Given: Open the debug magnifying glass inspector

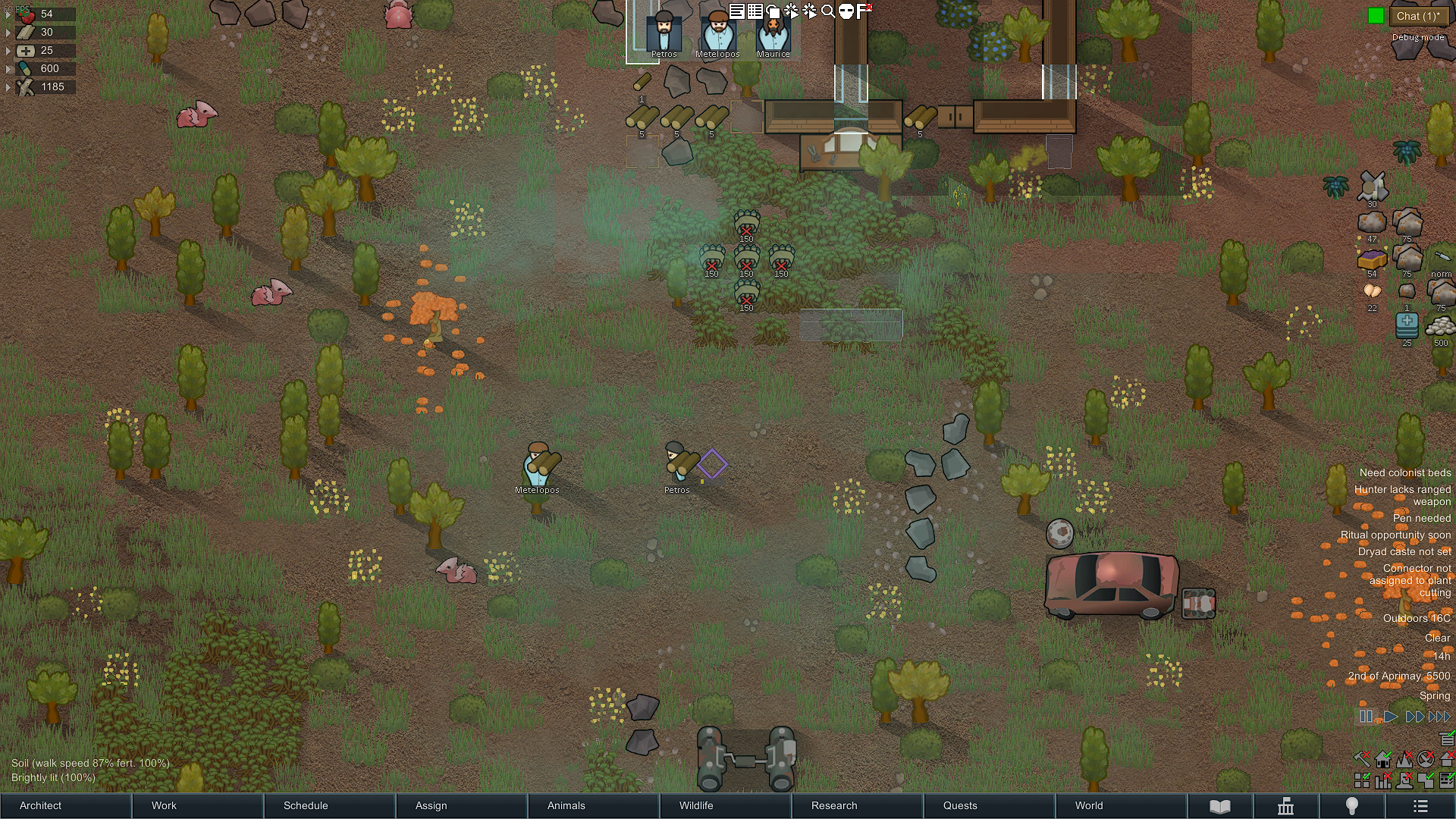Looking at the screenshot, I should coord(828,11).
